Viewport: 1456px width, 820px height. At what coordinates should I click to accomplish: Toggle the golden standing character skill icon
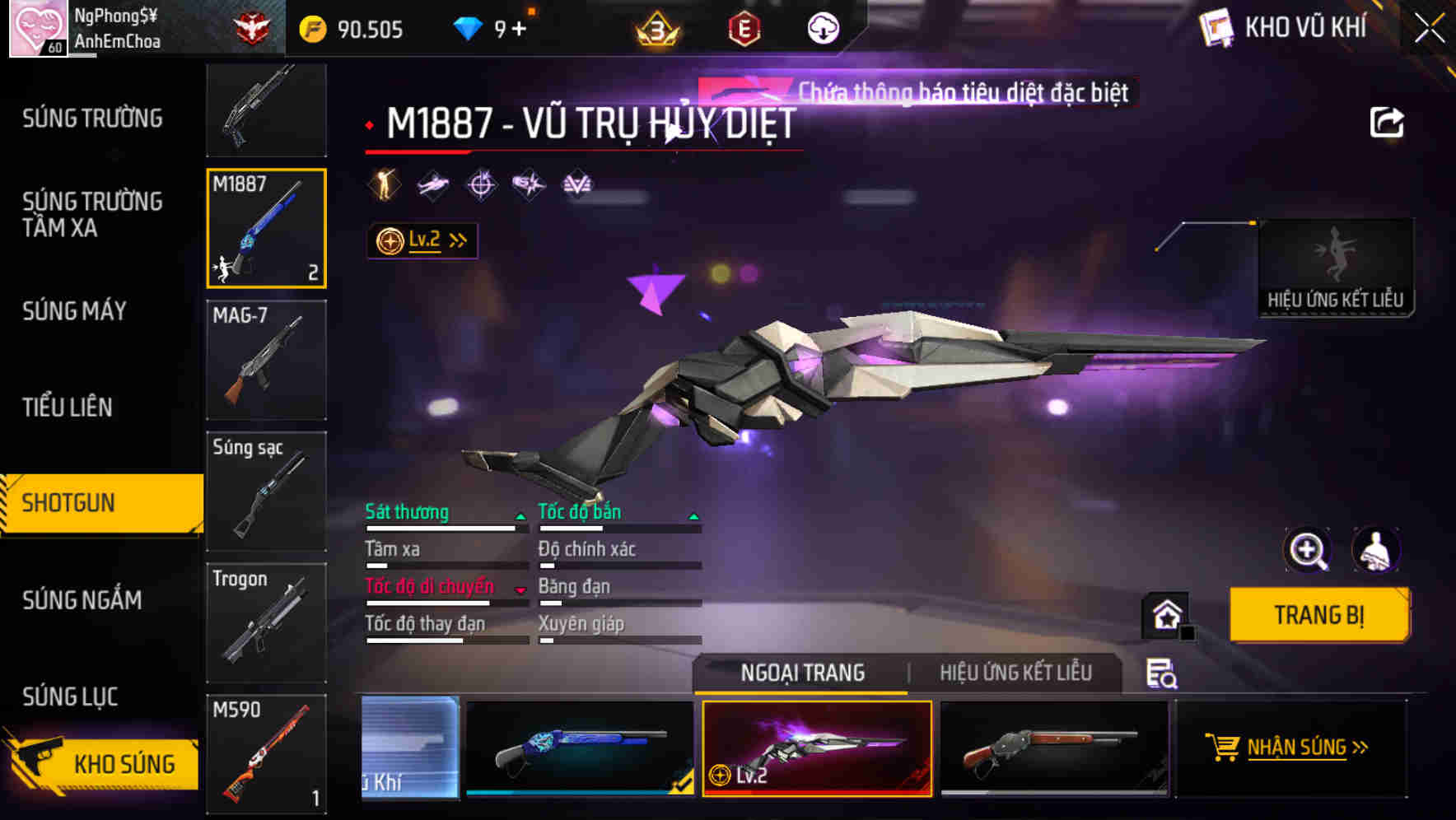pyautogui.click(x=382, y=184)
